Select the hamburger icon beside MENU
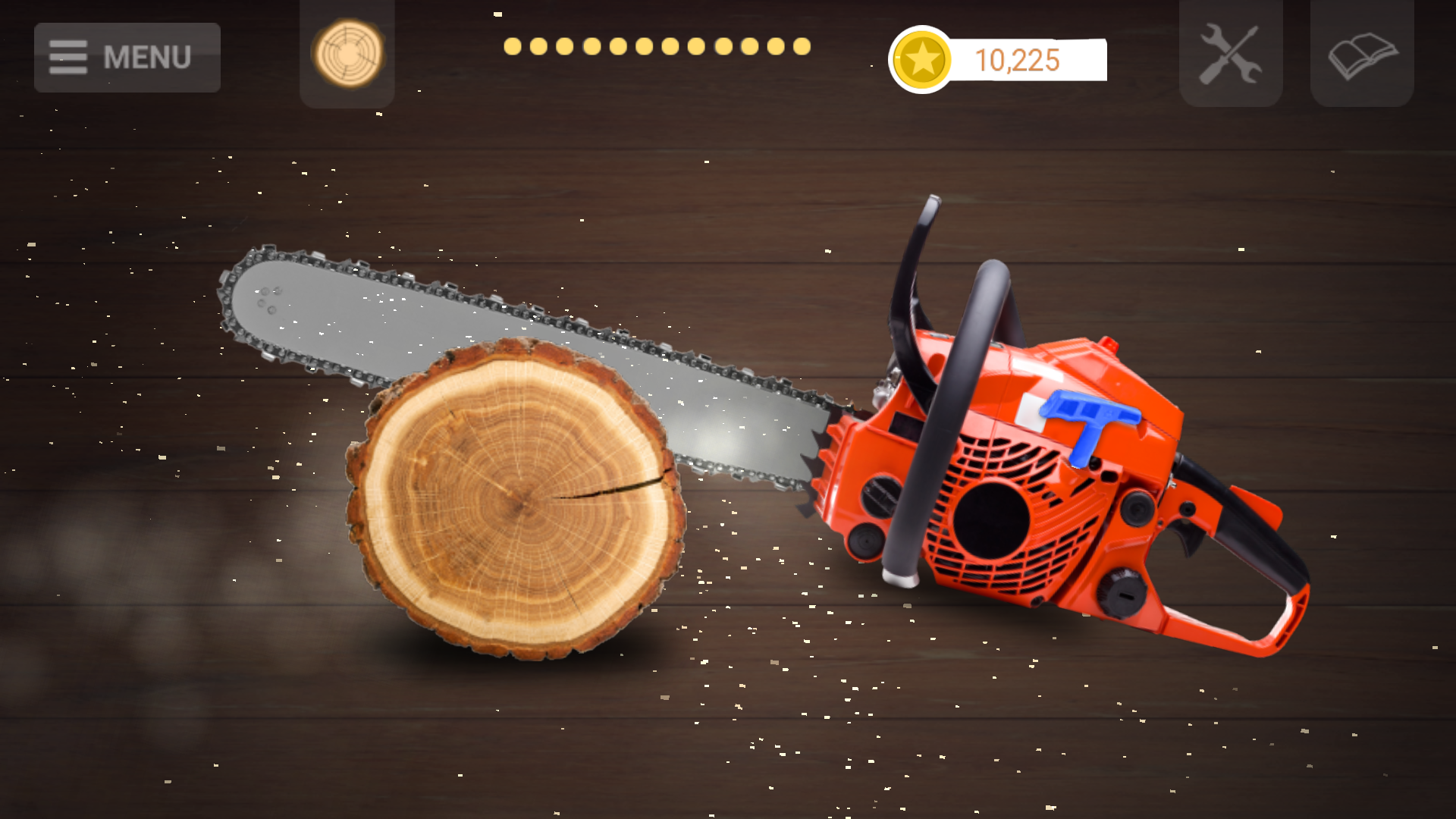This screenshot has height=819, width=1456. [x=68, y=56]
